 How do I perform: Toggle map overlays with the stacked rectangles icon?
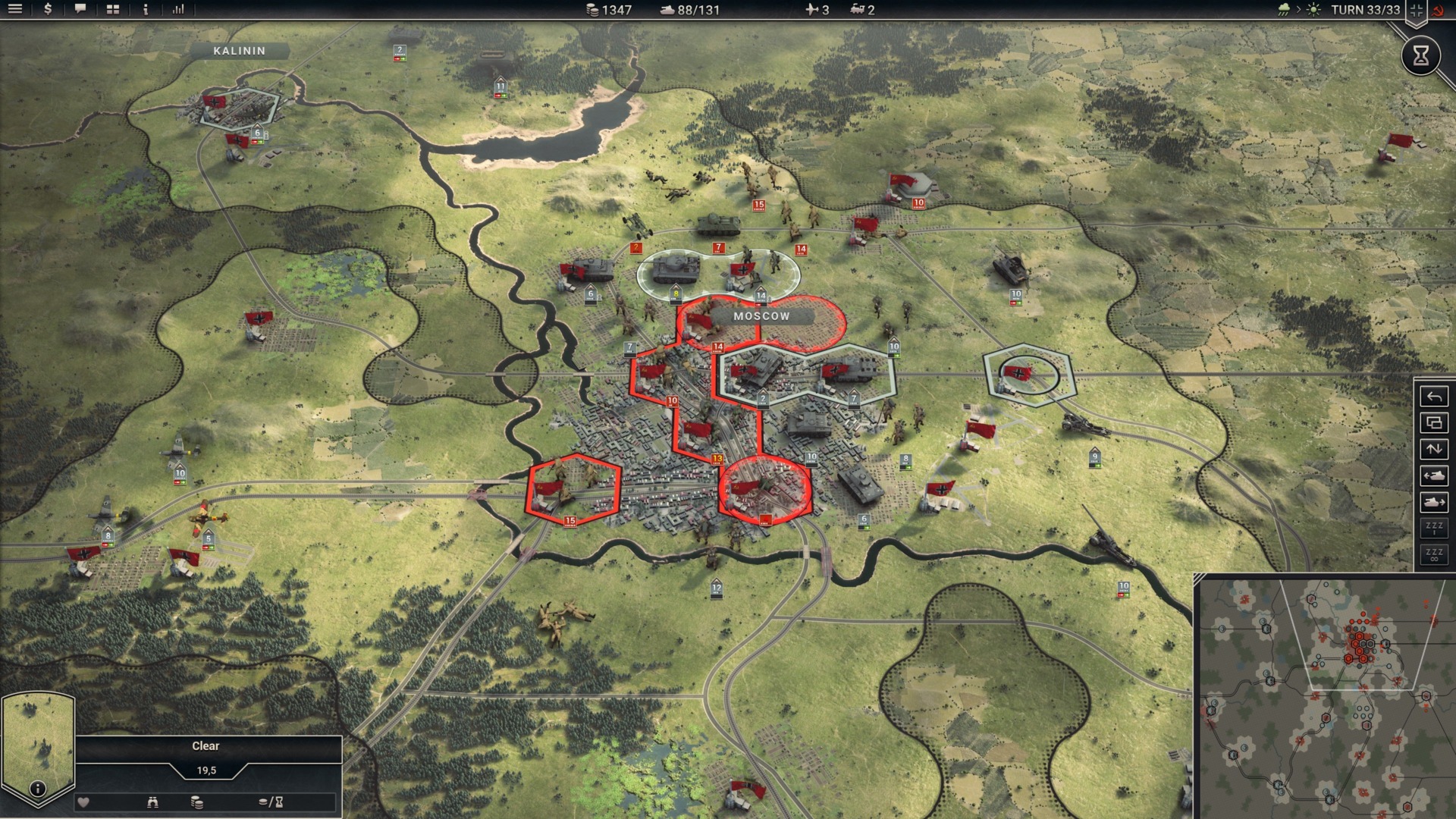(x=1433, y=423)
